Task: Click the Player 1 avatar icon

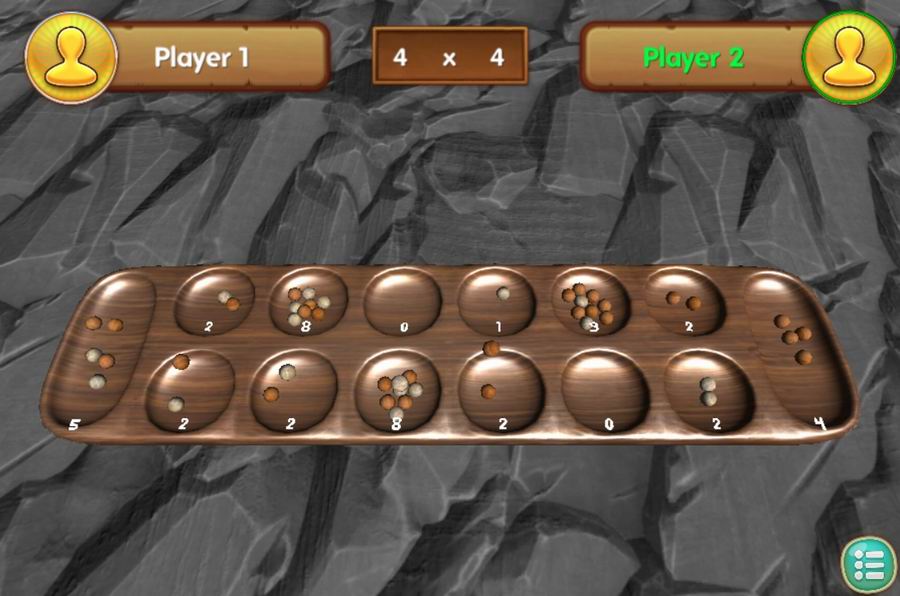Action: pyautogui.click(x=70, y=57)
